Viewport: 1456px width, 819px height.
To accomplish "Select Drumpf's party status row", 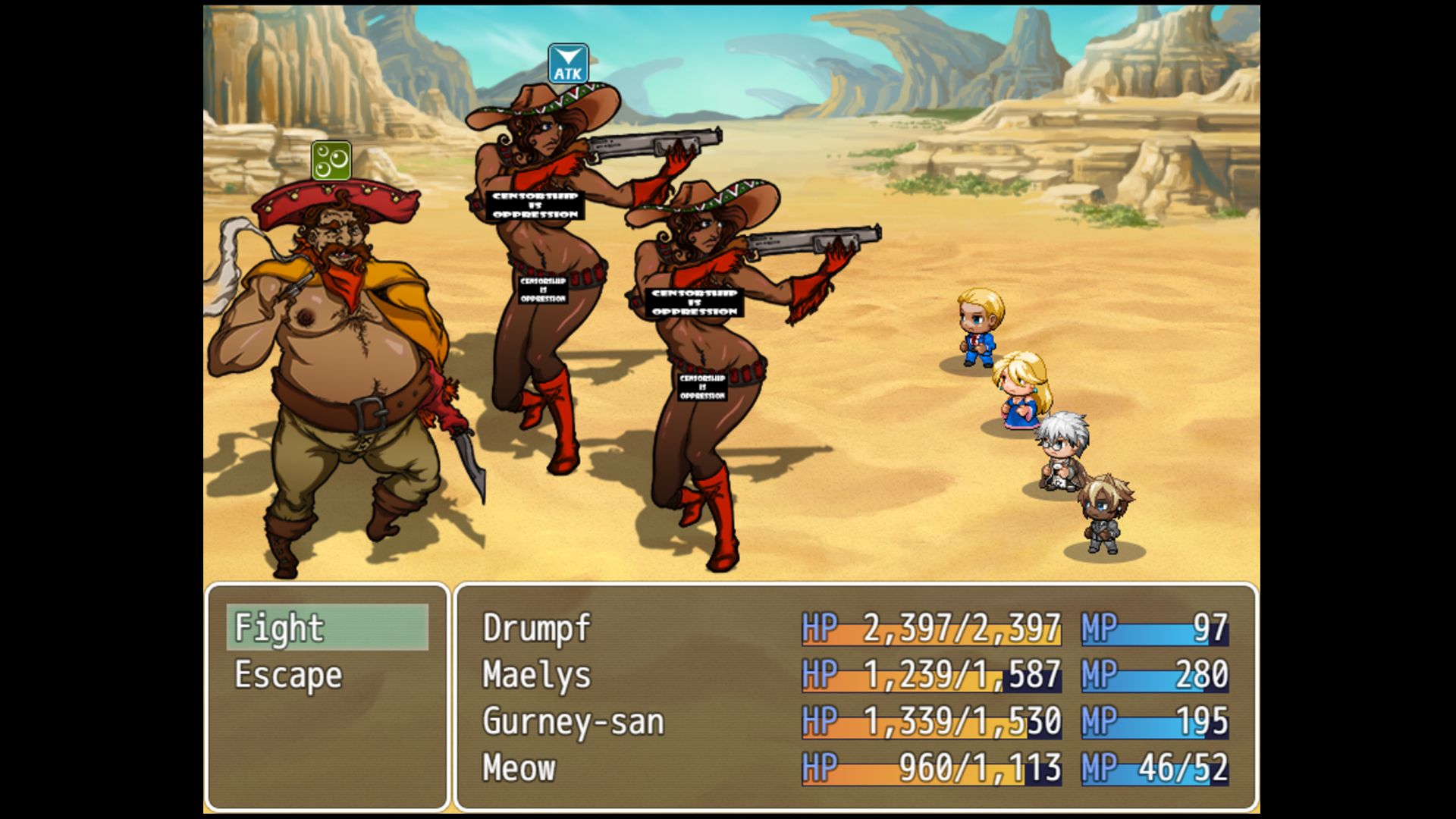I will 855,628.
